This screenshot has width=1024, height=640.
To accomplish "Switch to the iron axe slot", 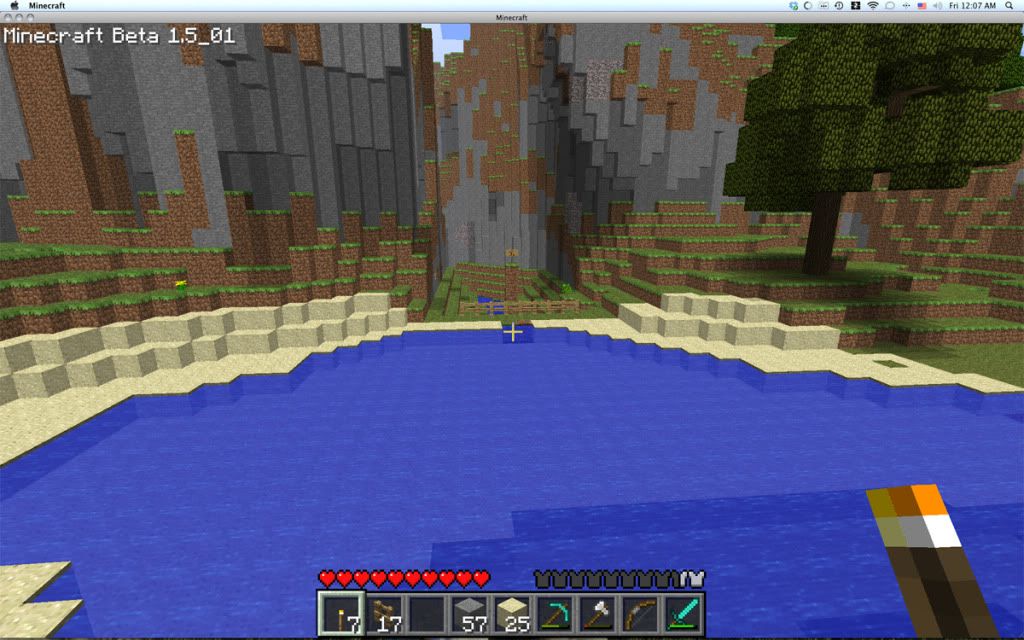I will pos(597,613).
